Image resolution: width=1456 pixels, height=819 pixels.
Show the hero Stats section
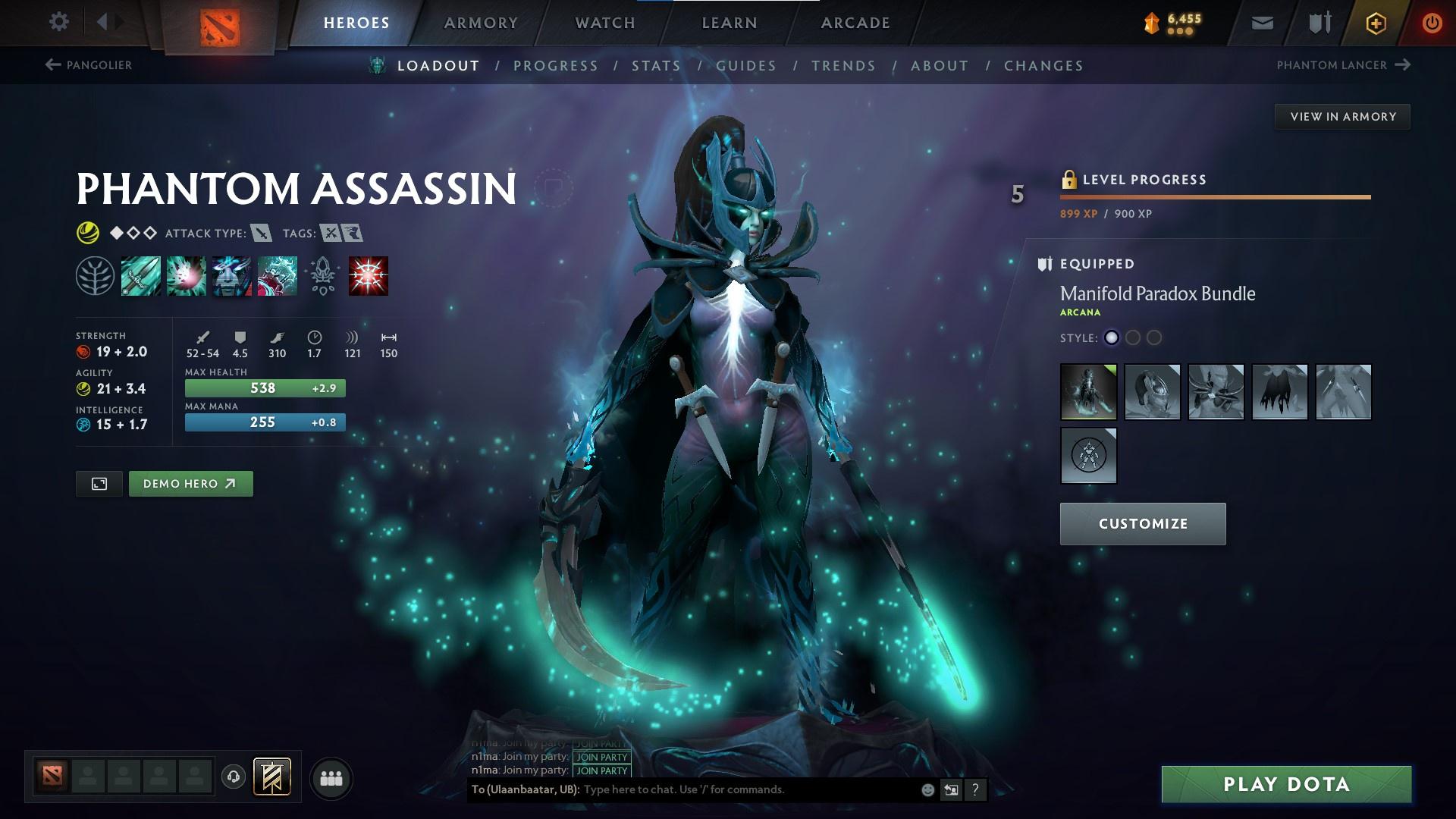click(x=656, y=66)
